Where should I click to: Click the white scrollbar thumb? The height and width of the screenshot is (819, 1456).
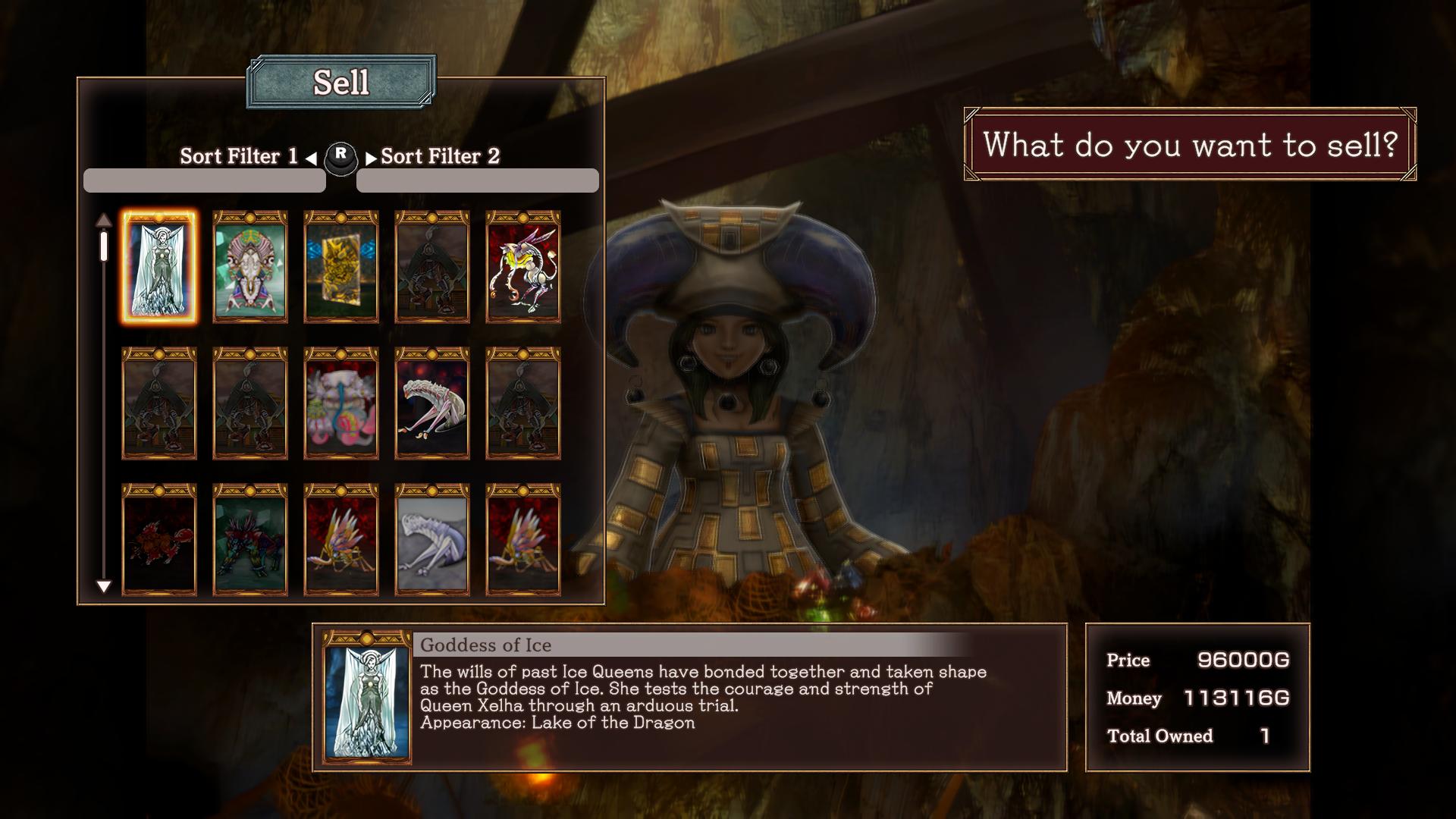pos(104,246)
